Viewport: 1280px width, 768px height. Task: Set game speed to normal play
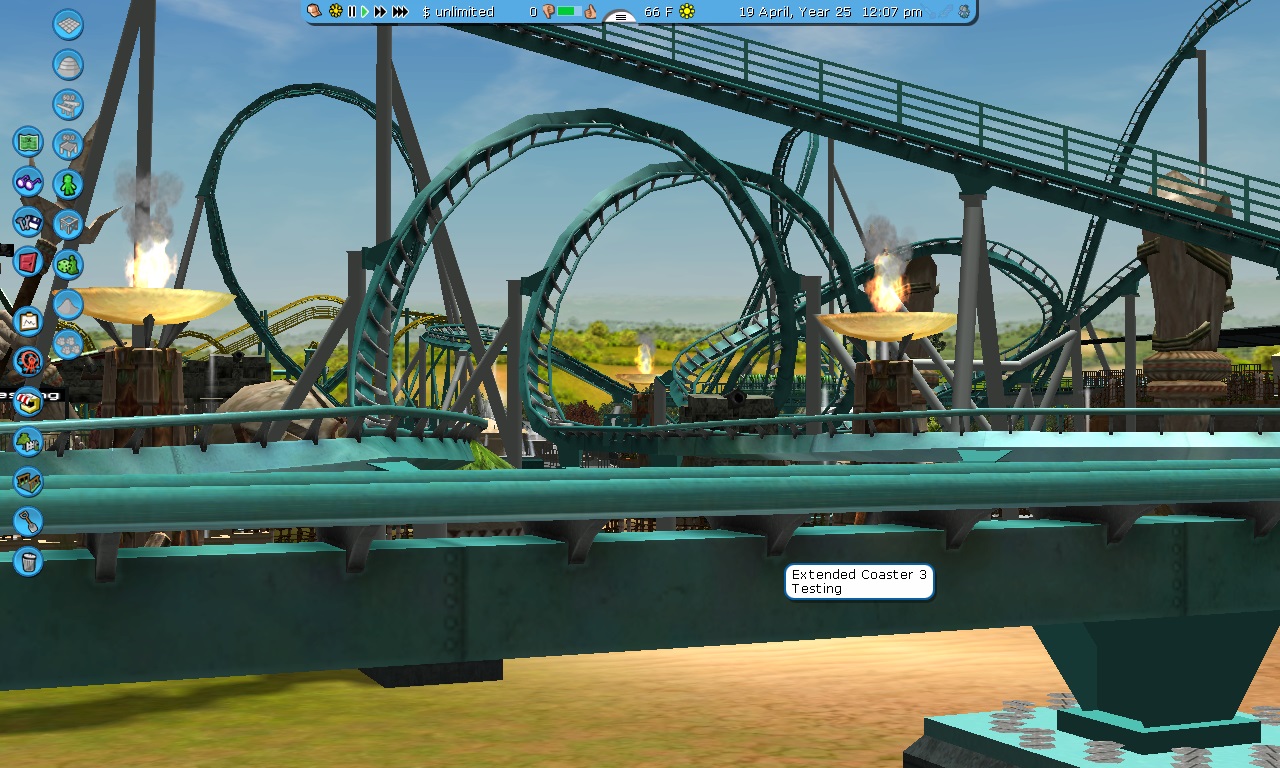(x=365, y=12)
